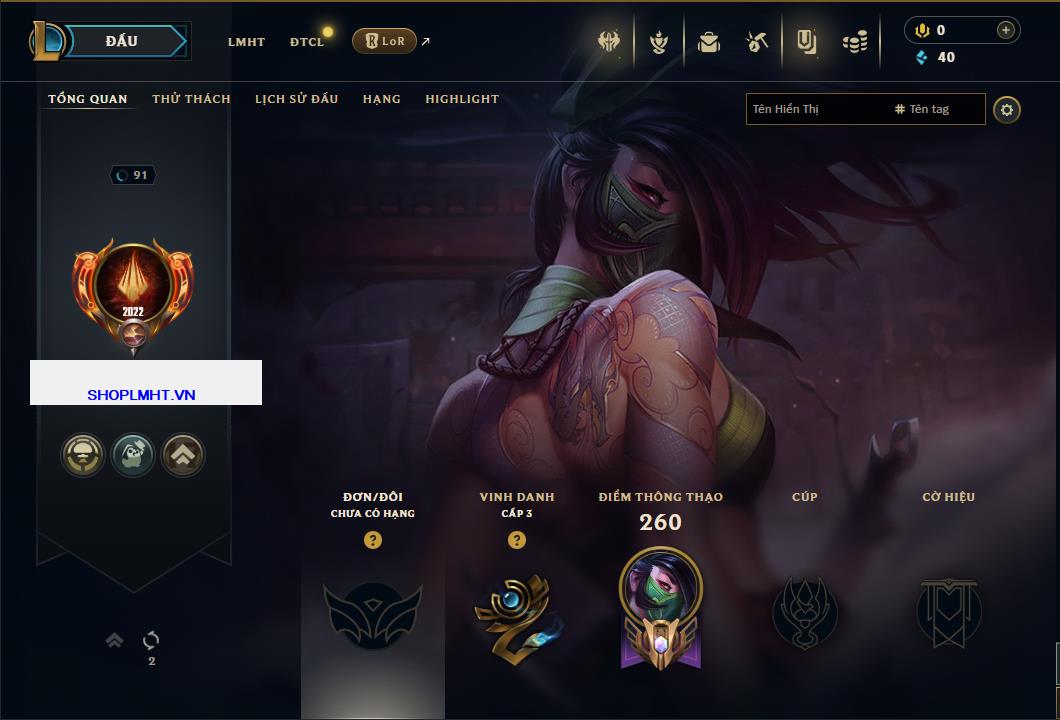
Task: Open the coin stack store icon
Action: click(854, 42)
